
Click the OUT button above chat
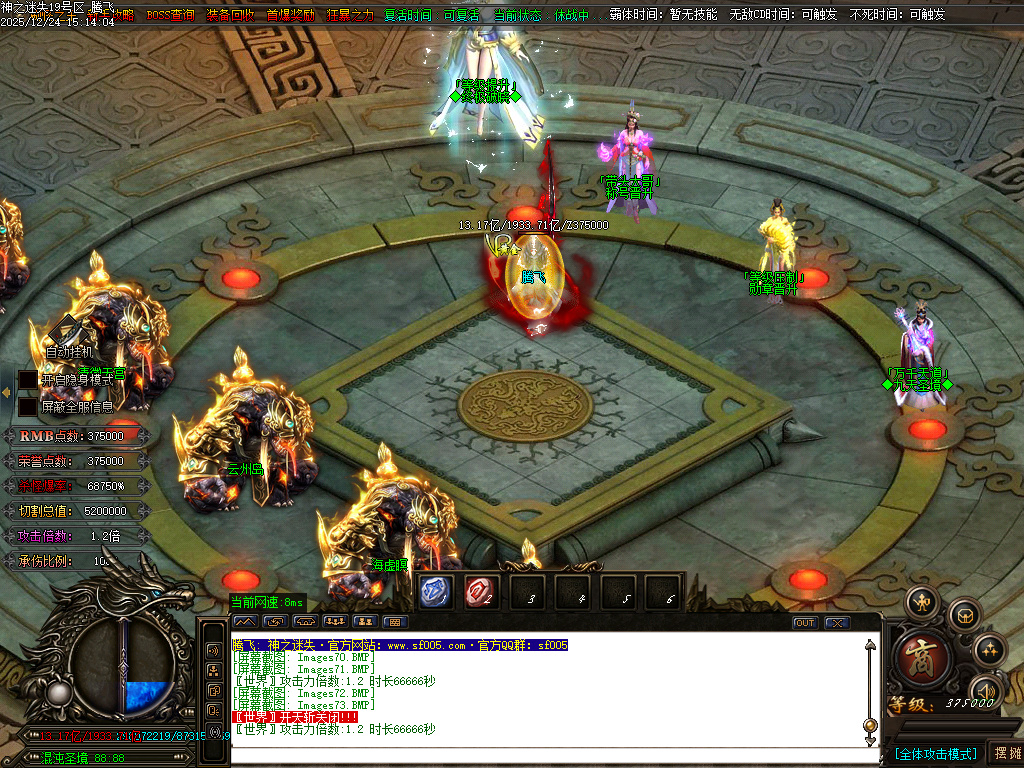coord(805,623)
